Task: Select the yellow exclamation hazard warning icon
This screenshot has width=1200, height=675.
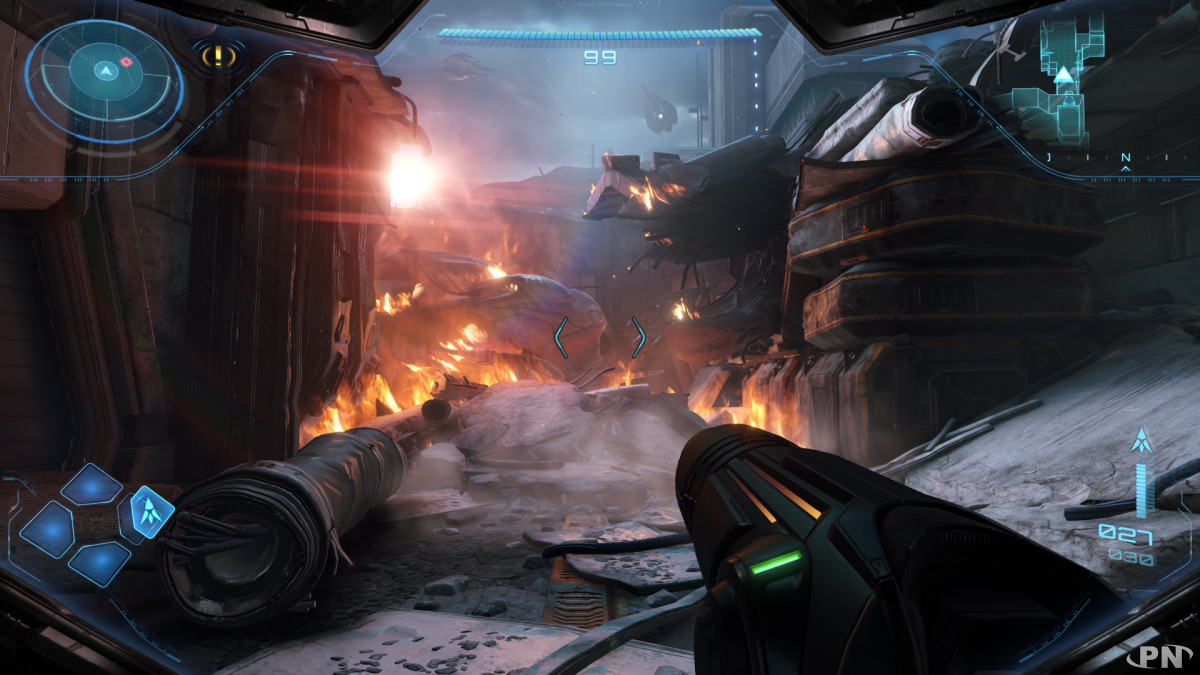Action: tap(218, 55)
